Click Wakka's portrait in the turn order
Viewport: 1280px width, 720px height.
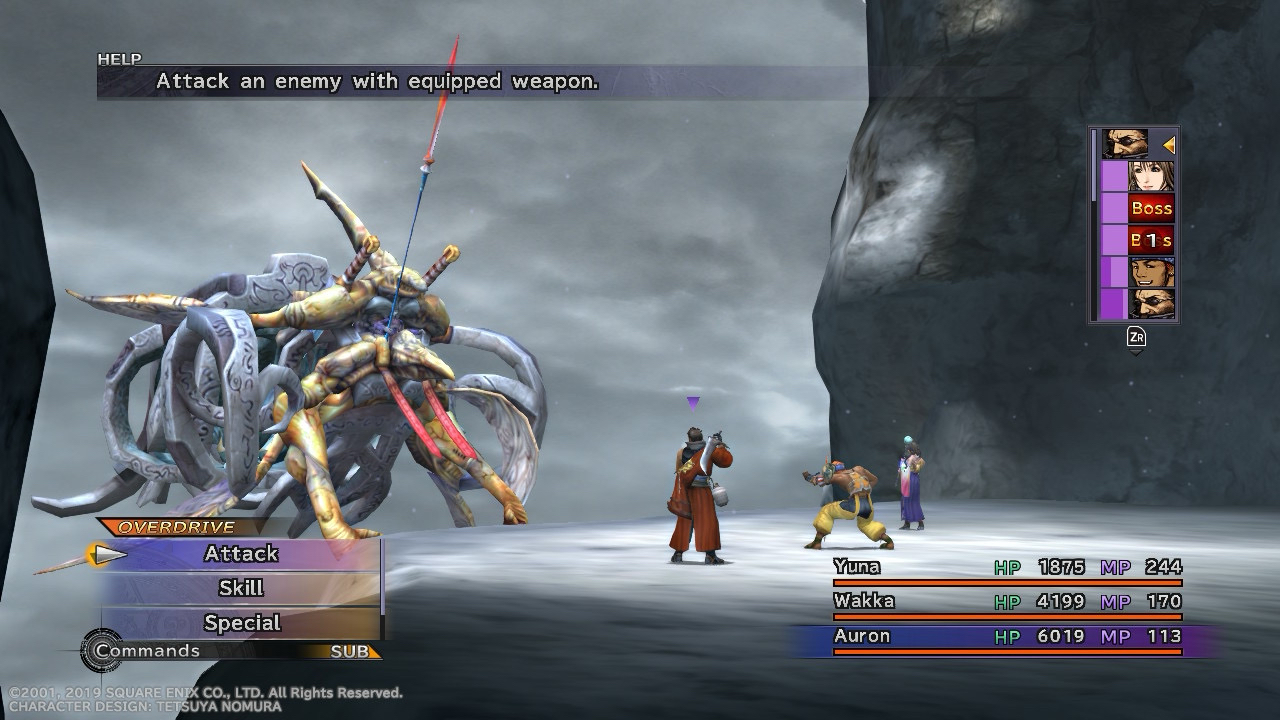coord(1151,272)
